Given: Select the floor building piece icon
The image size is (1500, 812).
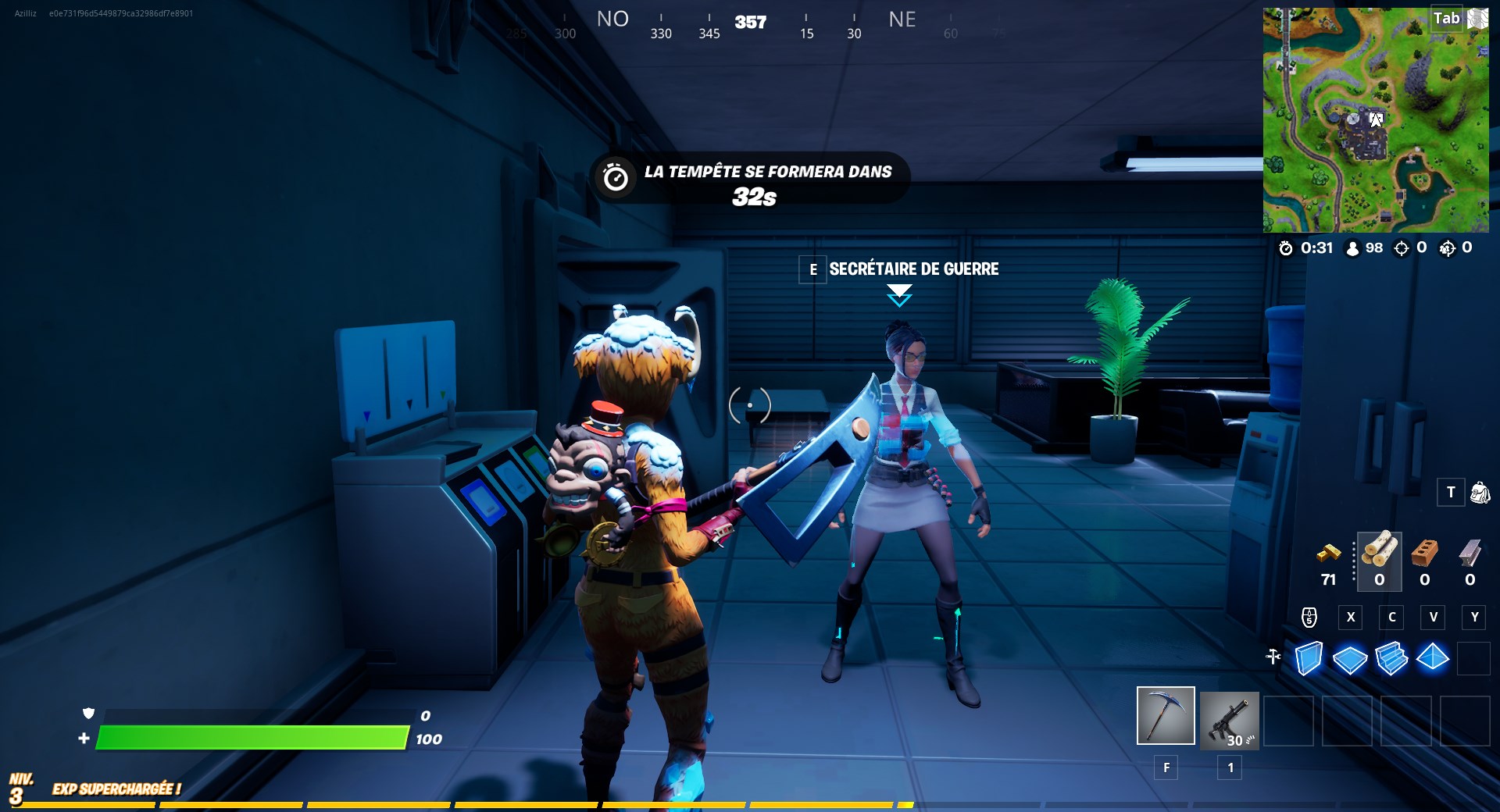Looking at the screenshot, I should (x=1351, y=660).
